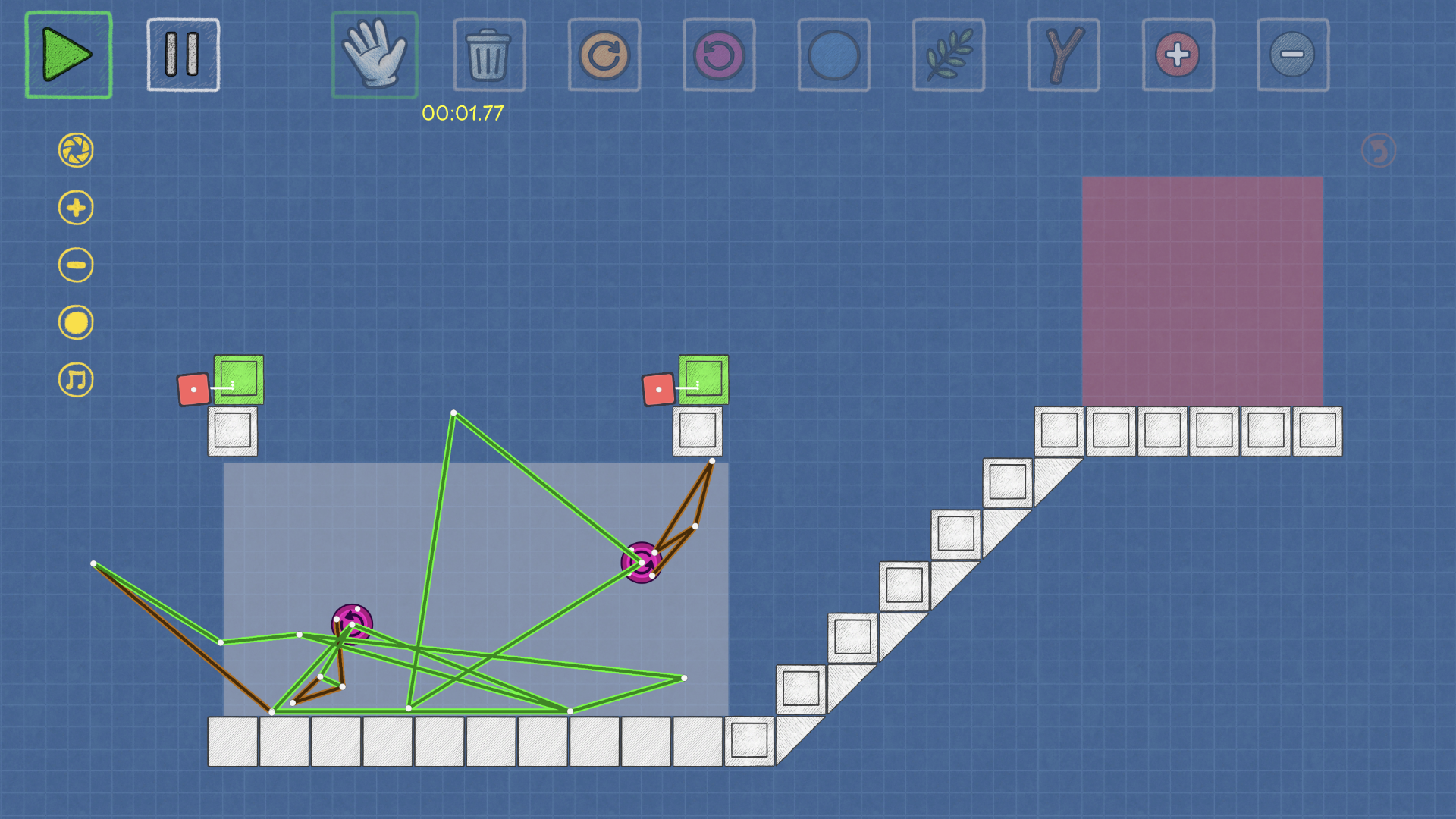This screenshot has height=819, width=1456.
Task: Zoom in with the red plus toolbar icon
Action: pyautogui.click(x=1178, y=55)
